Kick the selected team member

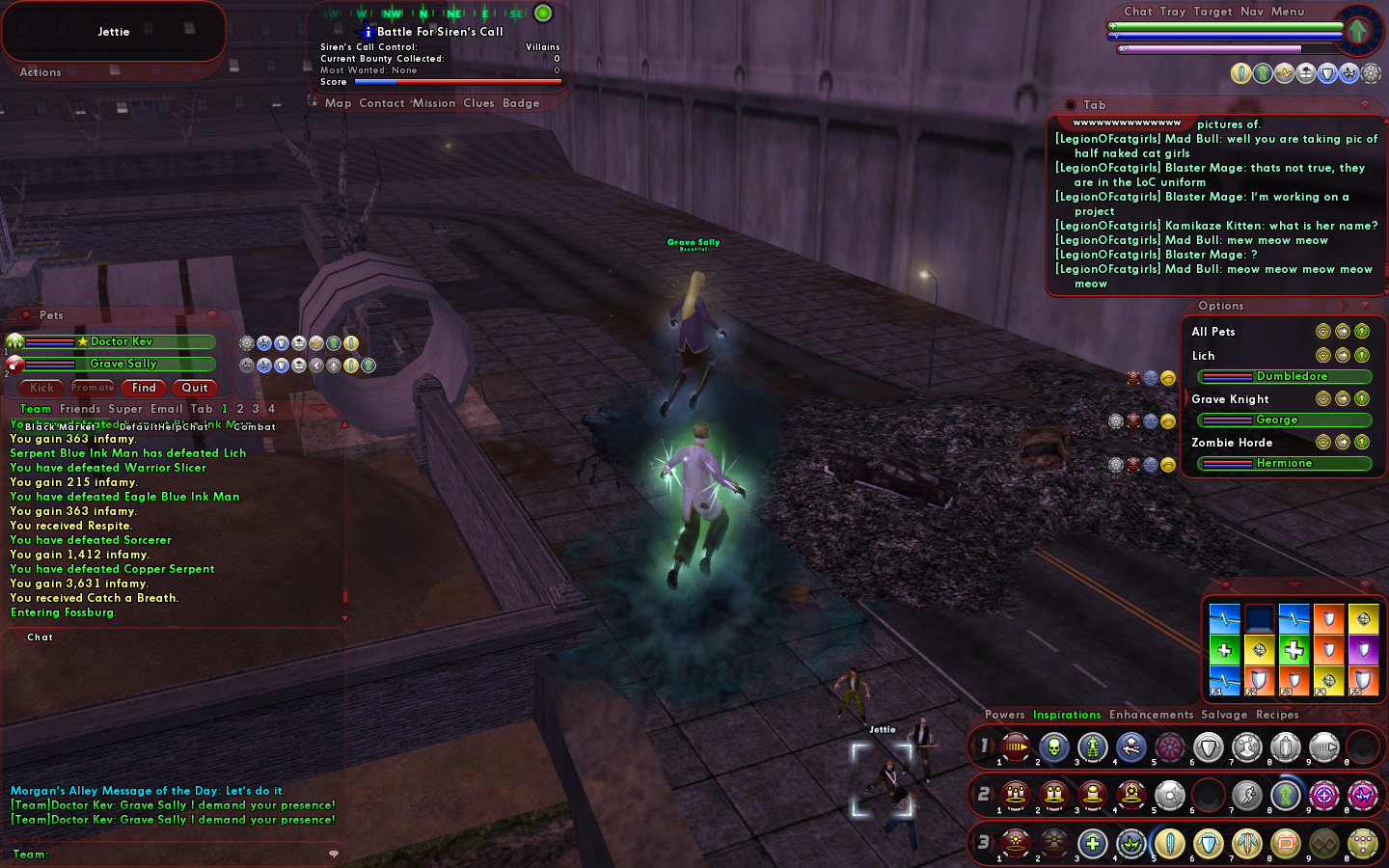click(41, 388)
